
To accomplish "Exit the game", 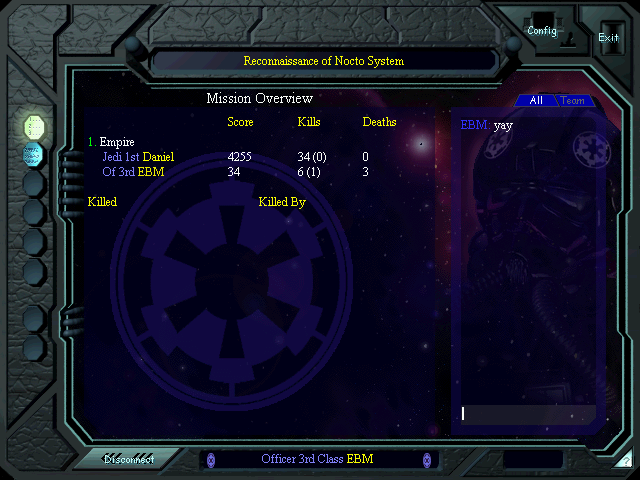I will (608, 37).
